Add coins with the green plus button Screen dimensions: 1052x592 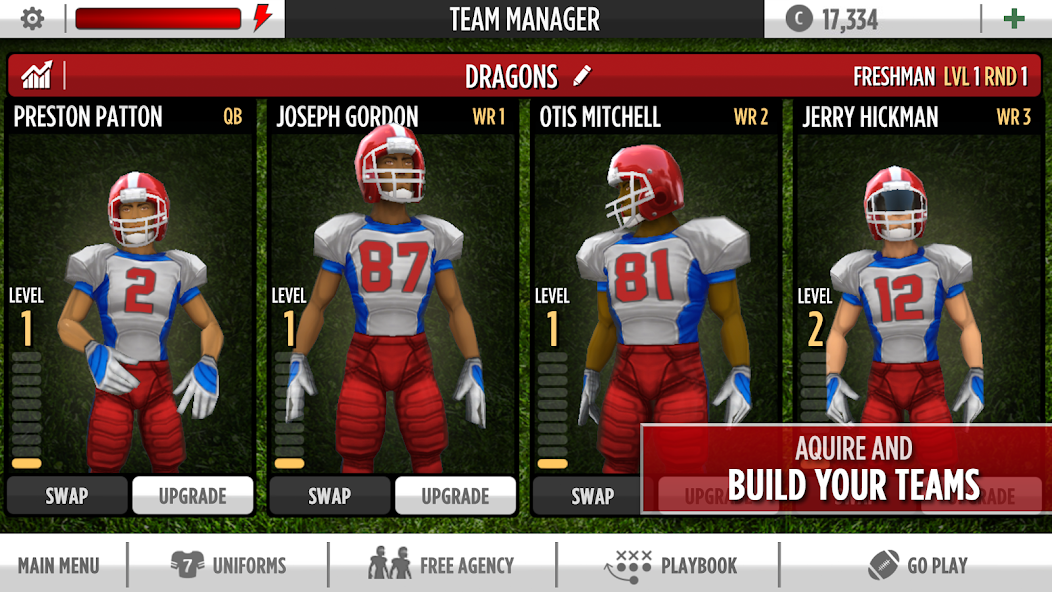tap(1014, 18)
